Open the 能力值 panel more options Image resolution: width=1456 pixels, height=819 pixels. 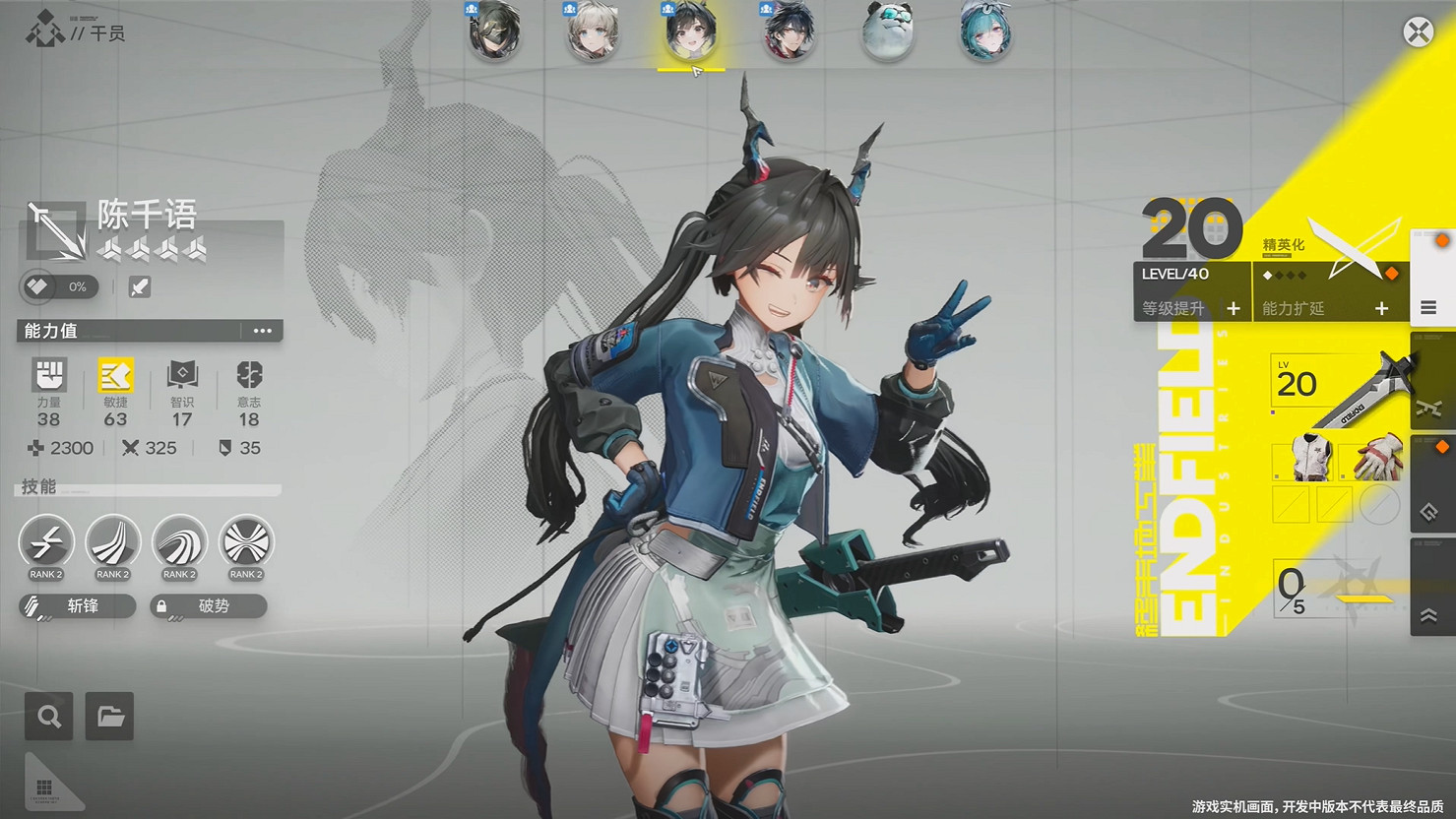coord(263,331)
